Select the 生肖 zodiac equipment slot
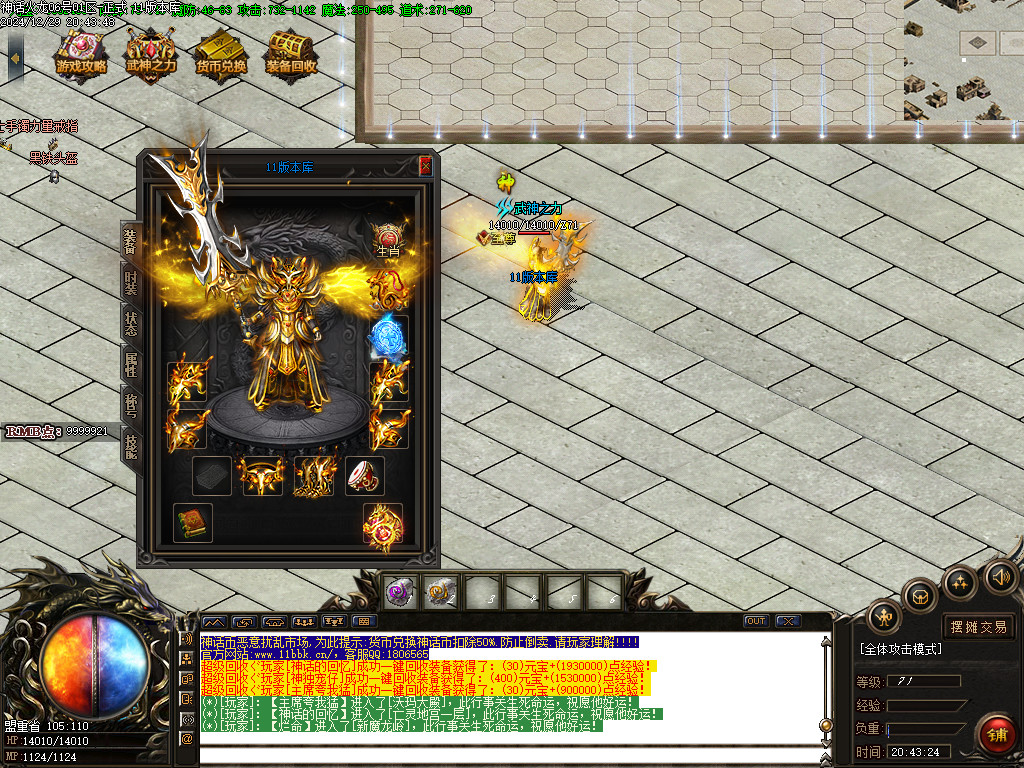 coord(388,241)
